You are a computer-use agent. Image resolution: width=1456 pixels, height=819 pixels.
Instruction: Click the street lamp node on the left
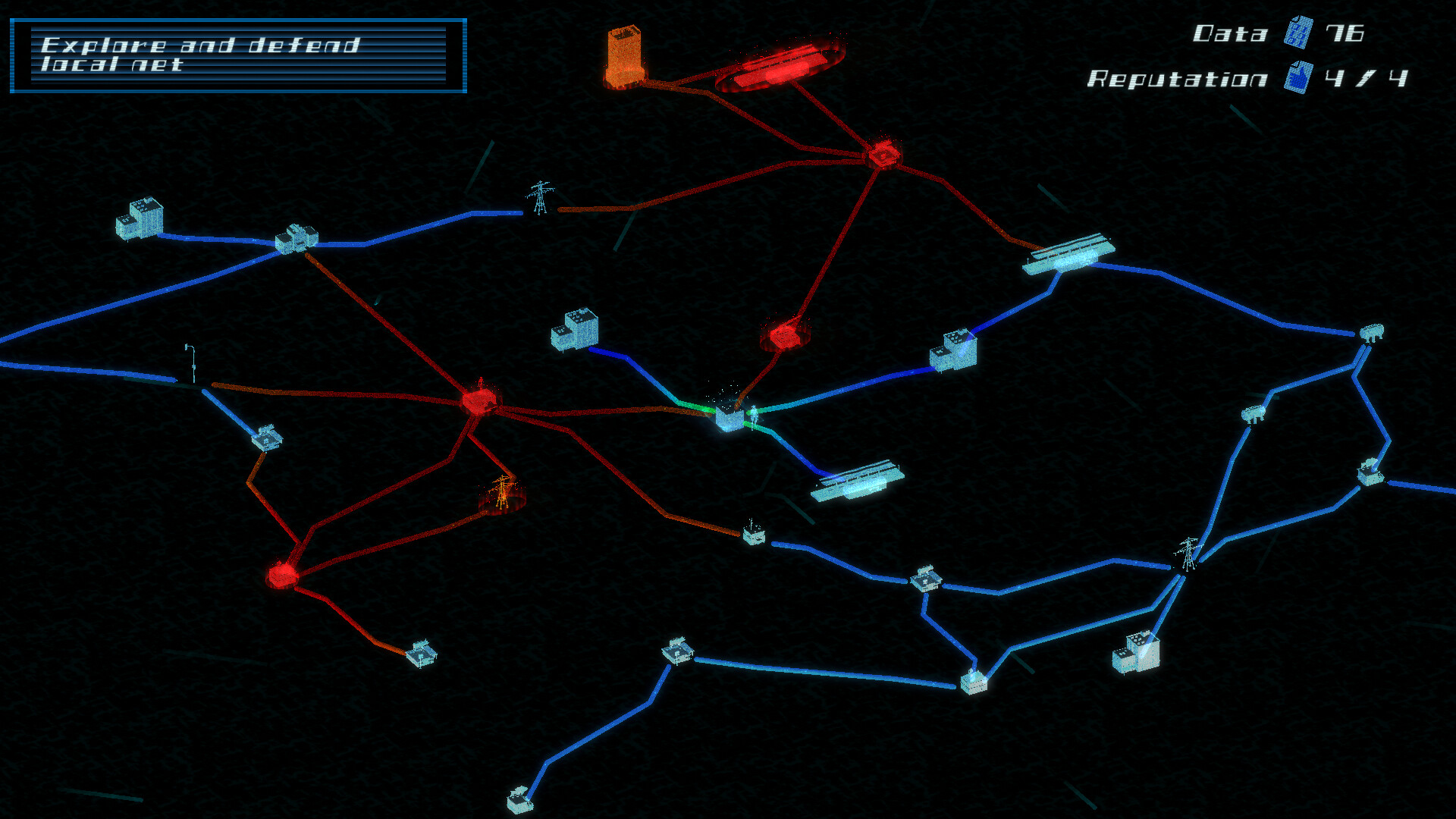(190, 364)
